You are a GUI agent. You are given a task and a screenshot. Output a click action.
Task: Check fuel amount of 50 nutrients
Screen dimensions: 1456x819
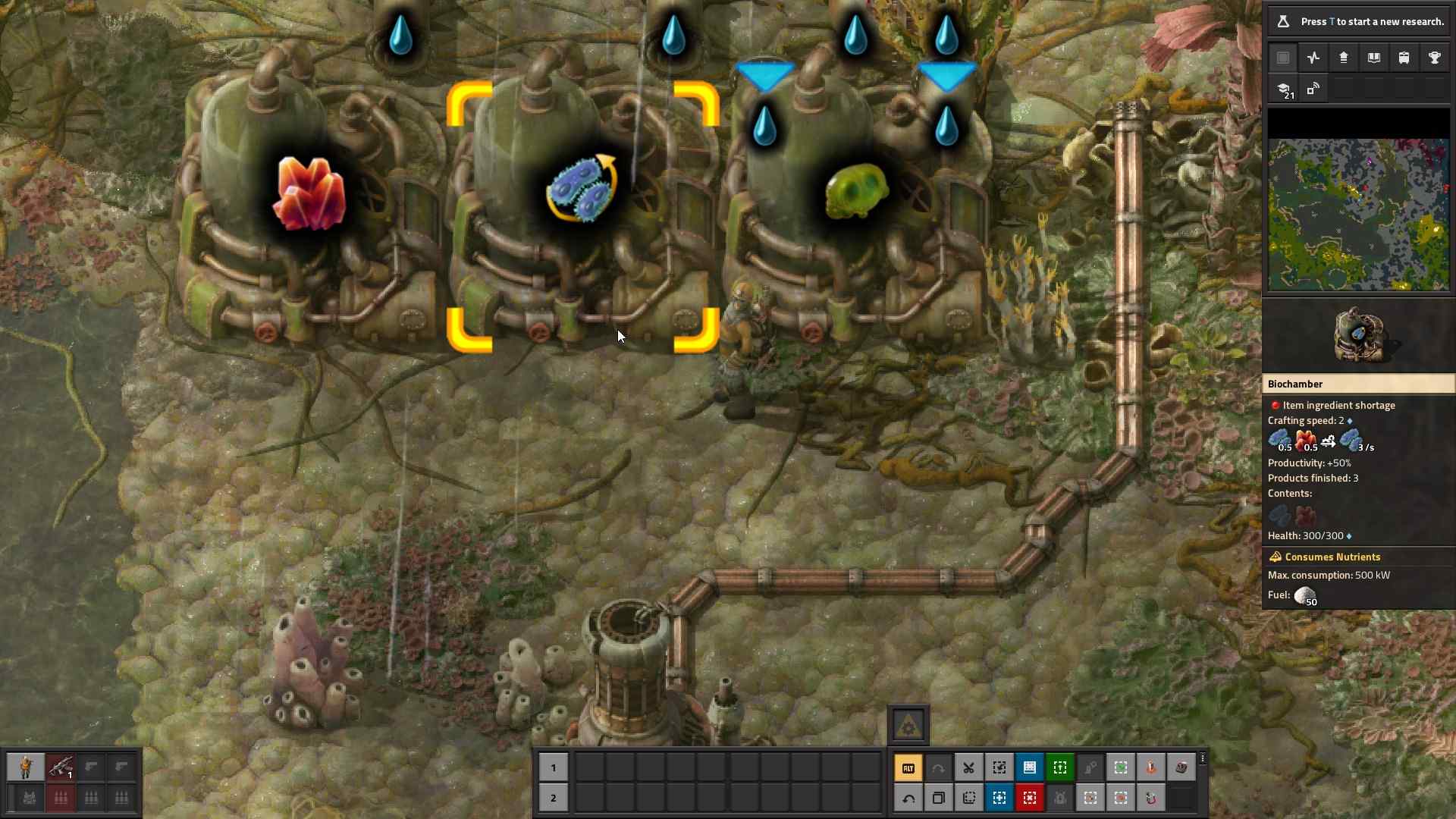point(1307,597)
